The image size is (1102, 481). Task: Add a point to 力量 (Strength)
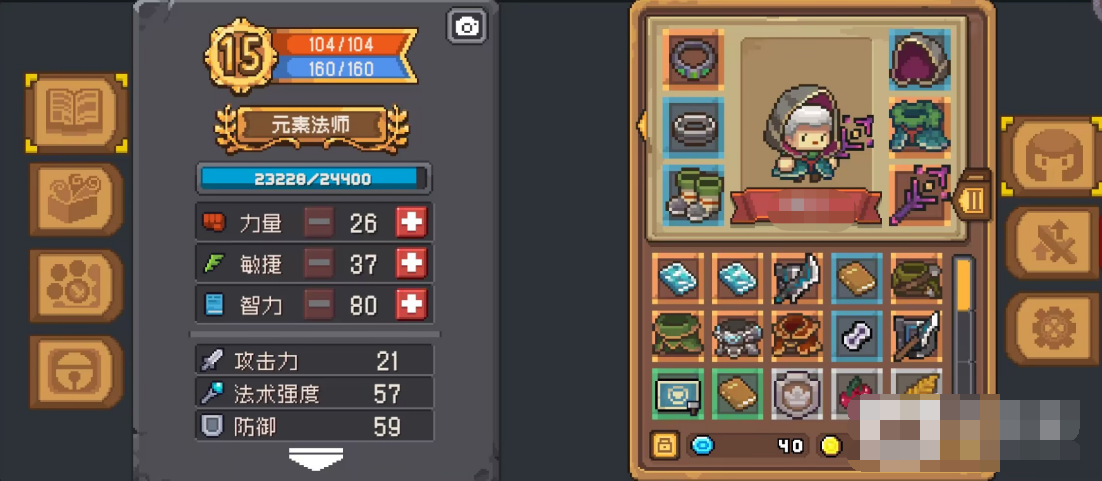click(411, 223)
